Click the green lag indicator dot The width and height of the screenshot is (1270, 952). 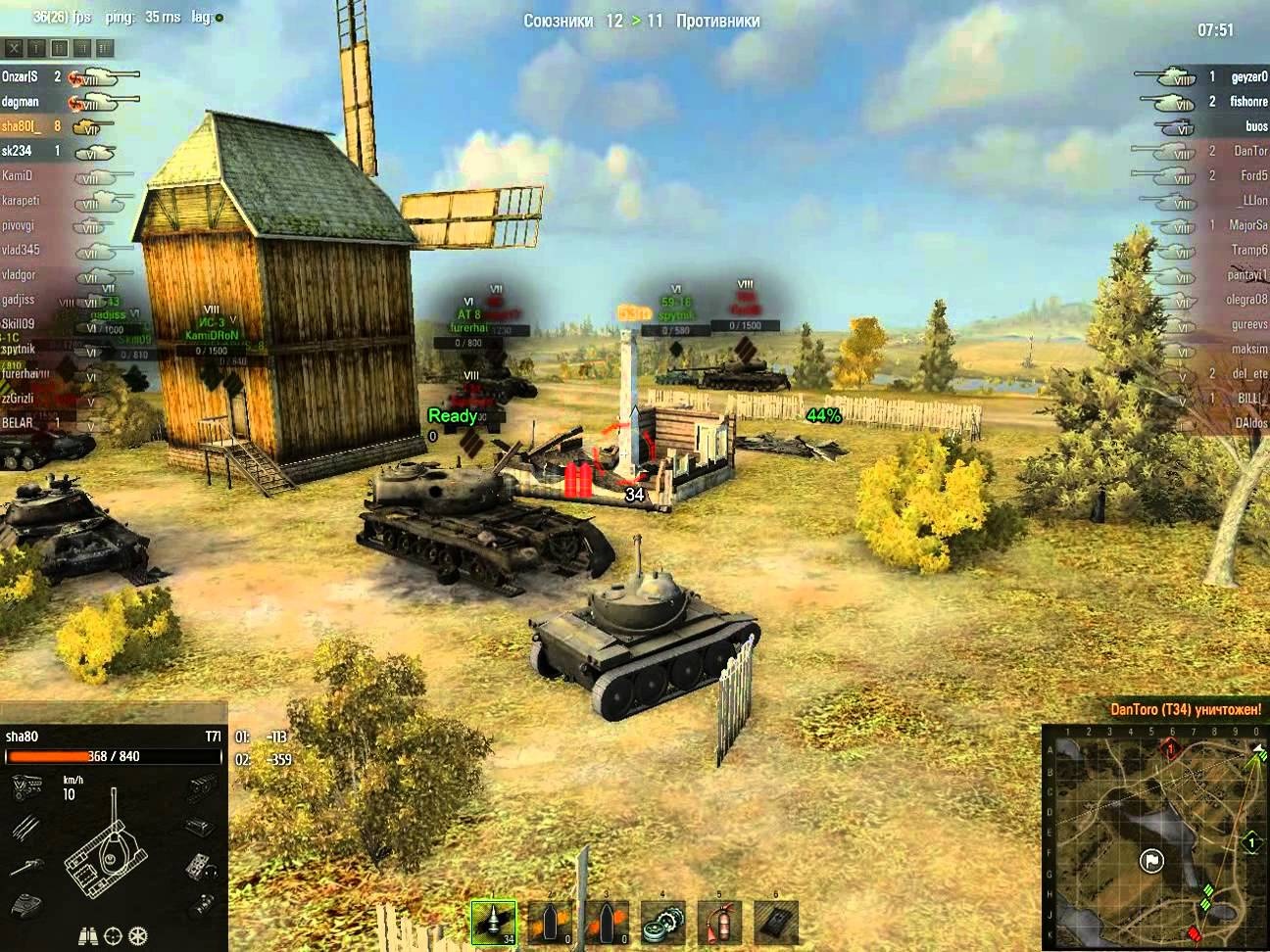(220, 18)
